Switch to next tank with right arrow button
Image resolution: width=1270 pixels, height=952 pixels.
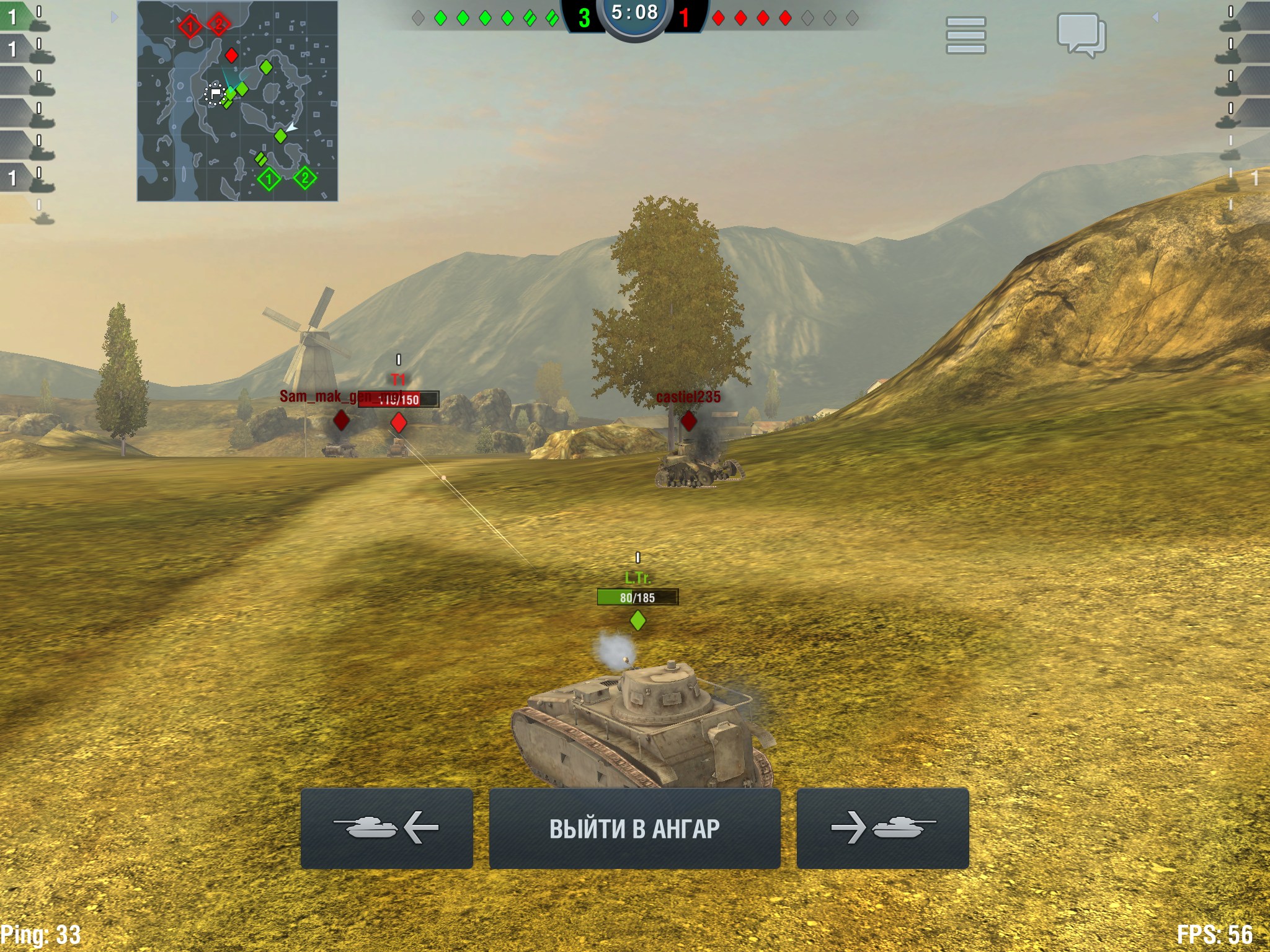click(882, 828)
